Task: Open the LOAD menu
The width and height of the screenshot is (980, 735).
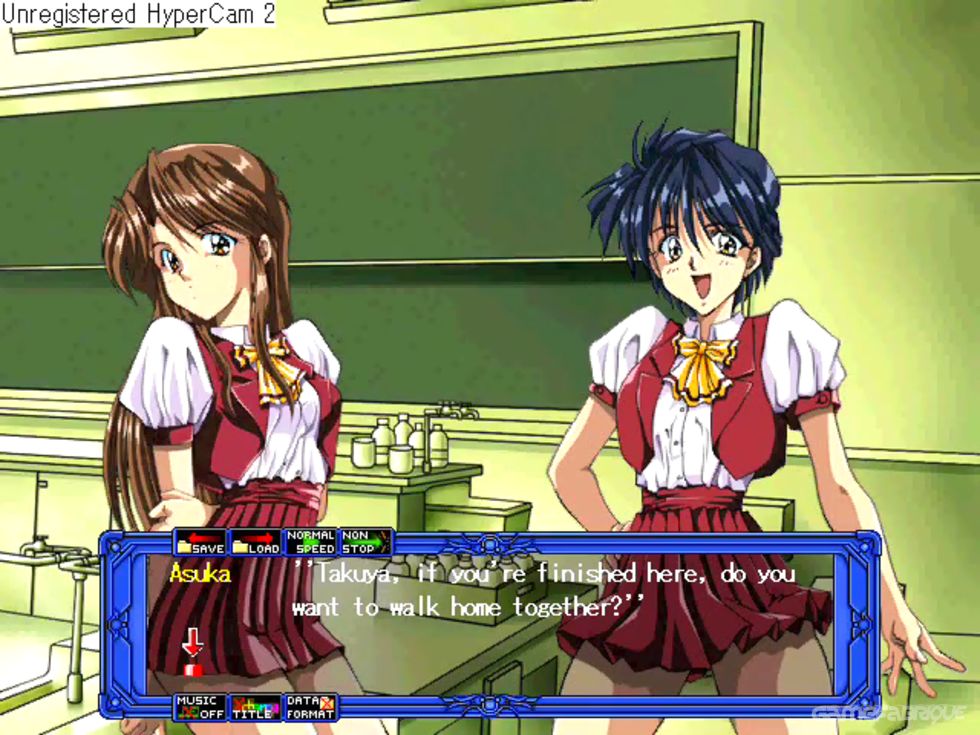Action: pos(255,542)
